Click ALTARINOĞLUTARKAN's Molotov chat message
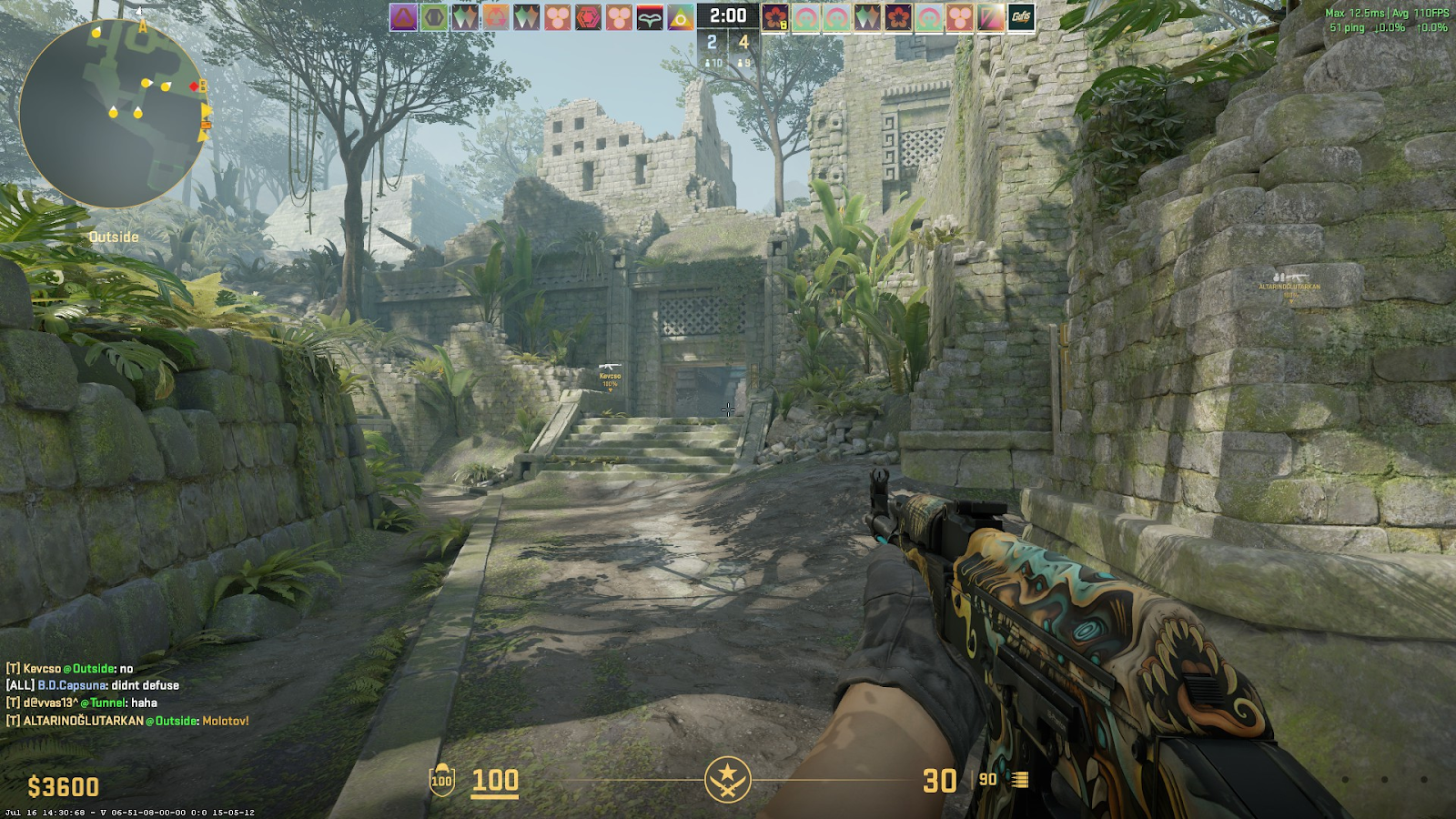 click(x=127, y=721)
